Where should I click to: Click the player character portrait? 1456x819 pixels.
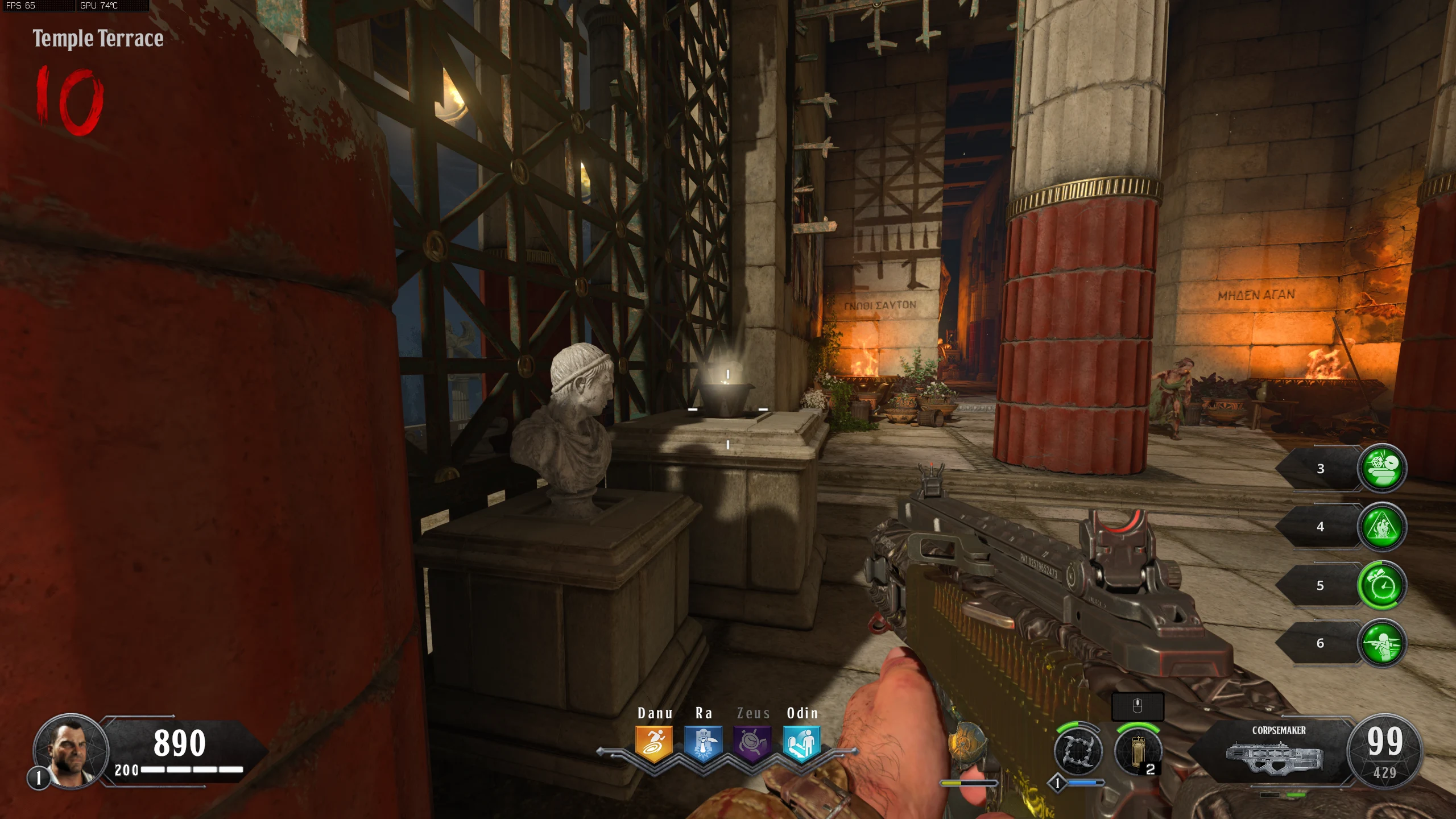click(71, 751)
